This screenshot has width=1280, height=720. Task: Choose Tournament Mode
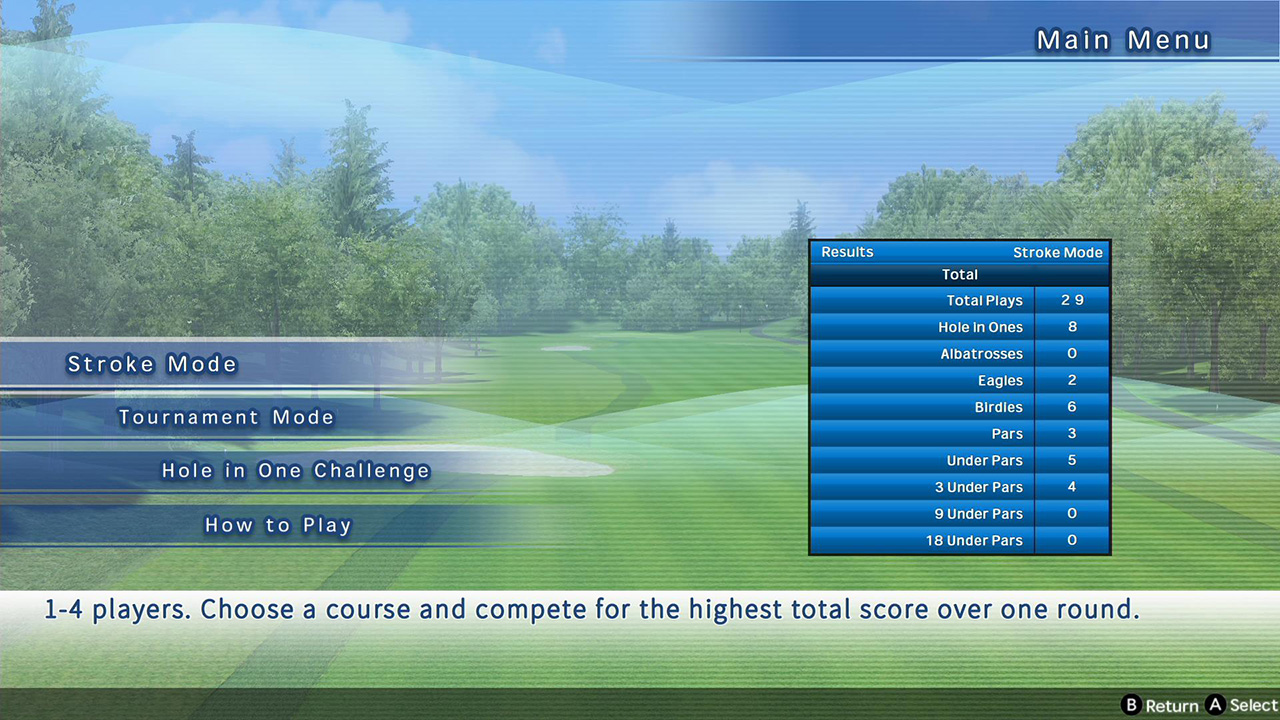[x=226, y=418]
